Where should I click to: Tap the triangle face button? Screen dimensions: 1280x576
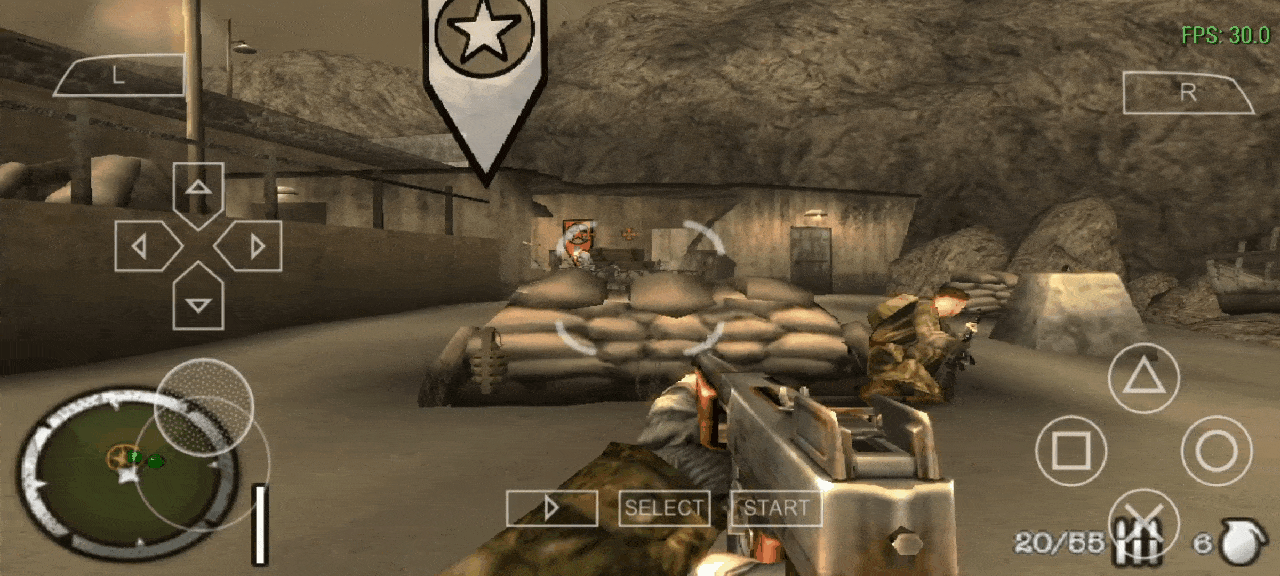(1143, 378)
